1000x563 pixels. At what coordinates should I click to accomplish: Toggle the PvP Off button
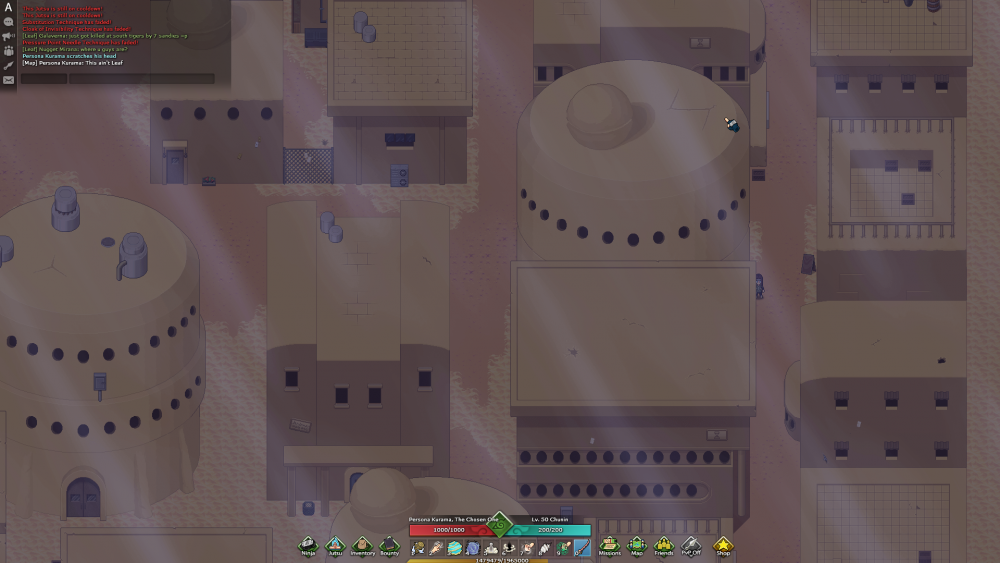coord(691,545)
